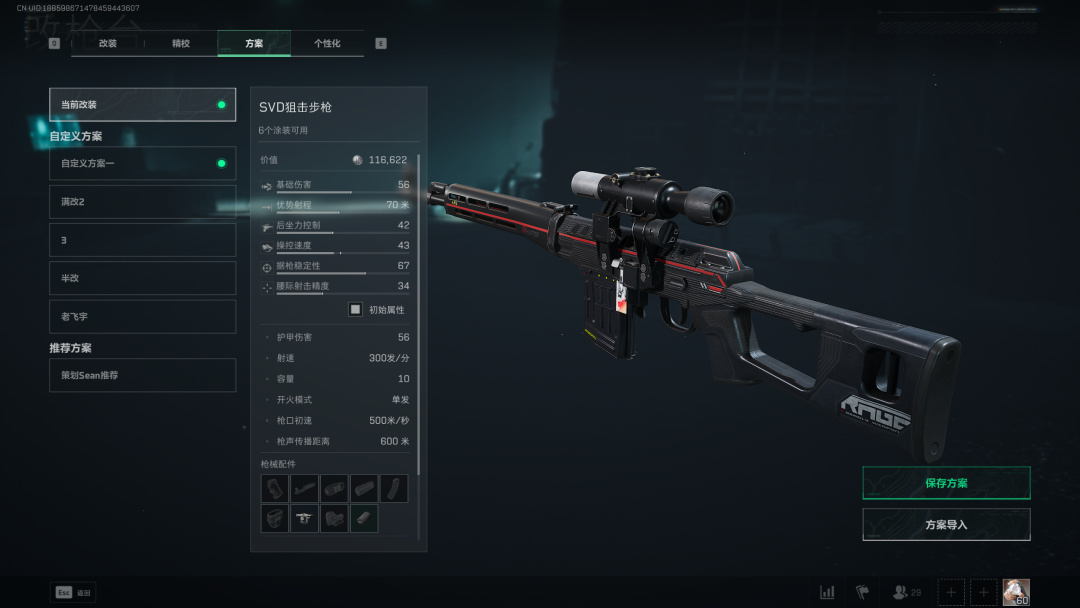The height and width of the screenshot is (608, 1080).
Task: Select the magazine attachment slot
Action: [x=394, y=489]
